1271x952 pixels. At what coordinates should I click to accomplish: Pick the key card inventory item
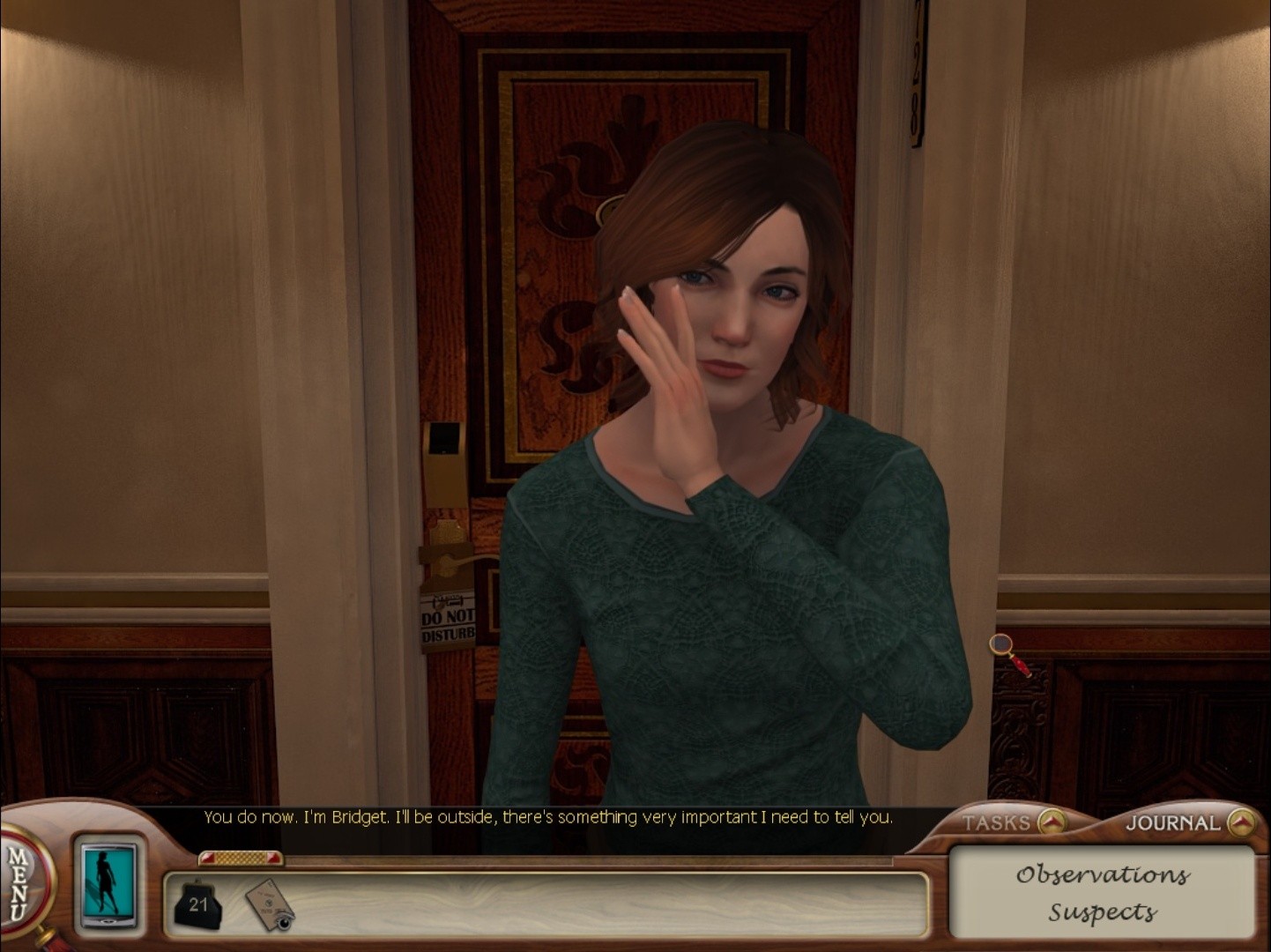pos(268,904)
